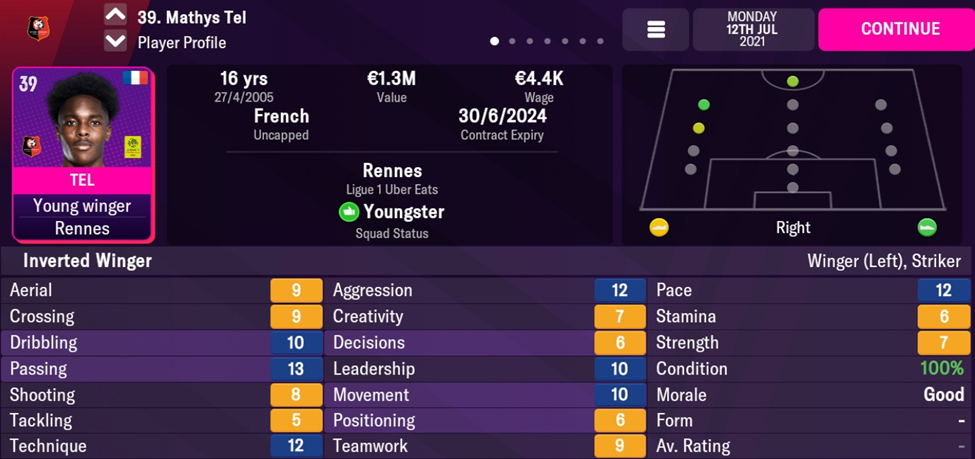Inspect the contract expiry 30/6/2024

(x=502, y=116)
